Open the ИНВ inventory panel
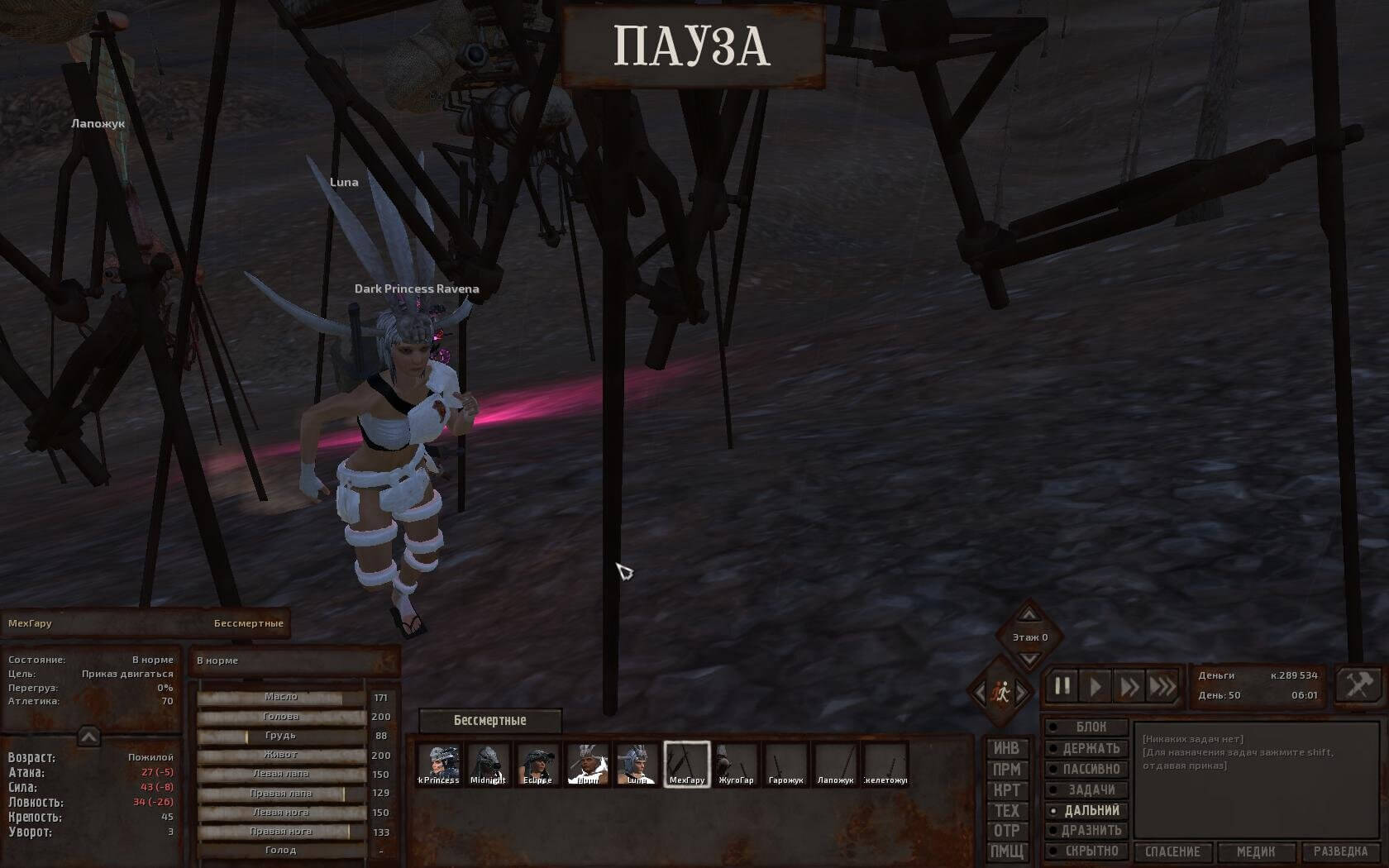This screenshot has height=868, width=1389. [x=1006, y=749]
